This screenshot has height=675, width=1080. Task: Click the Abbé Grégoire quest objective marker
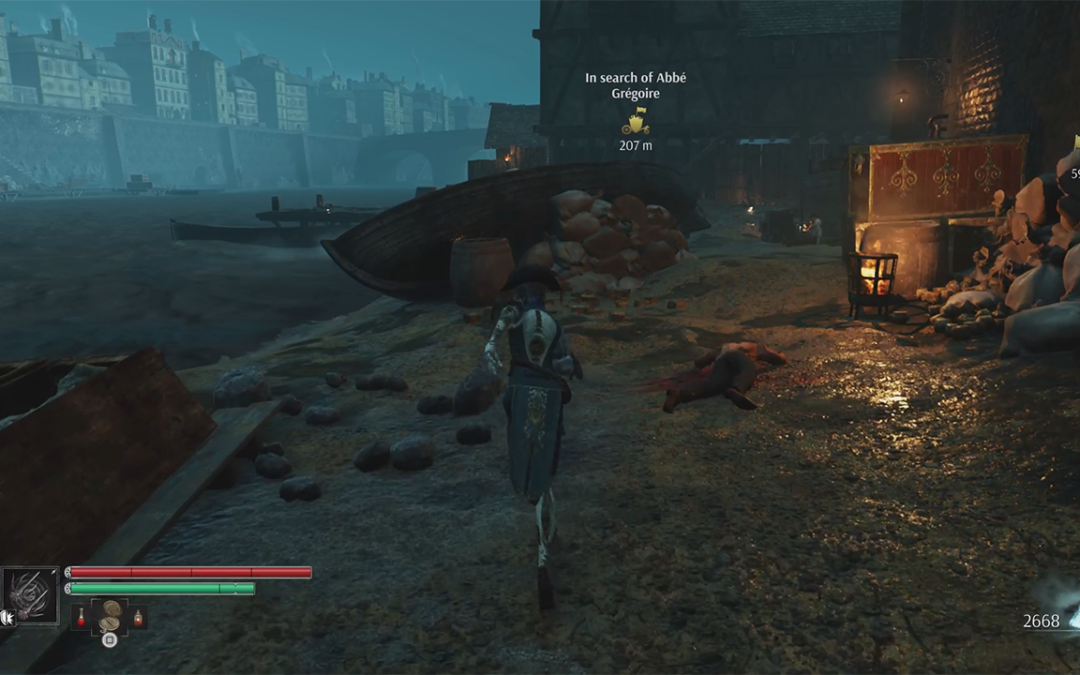click(635, 123)
